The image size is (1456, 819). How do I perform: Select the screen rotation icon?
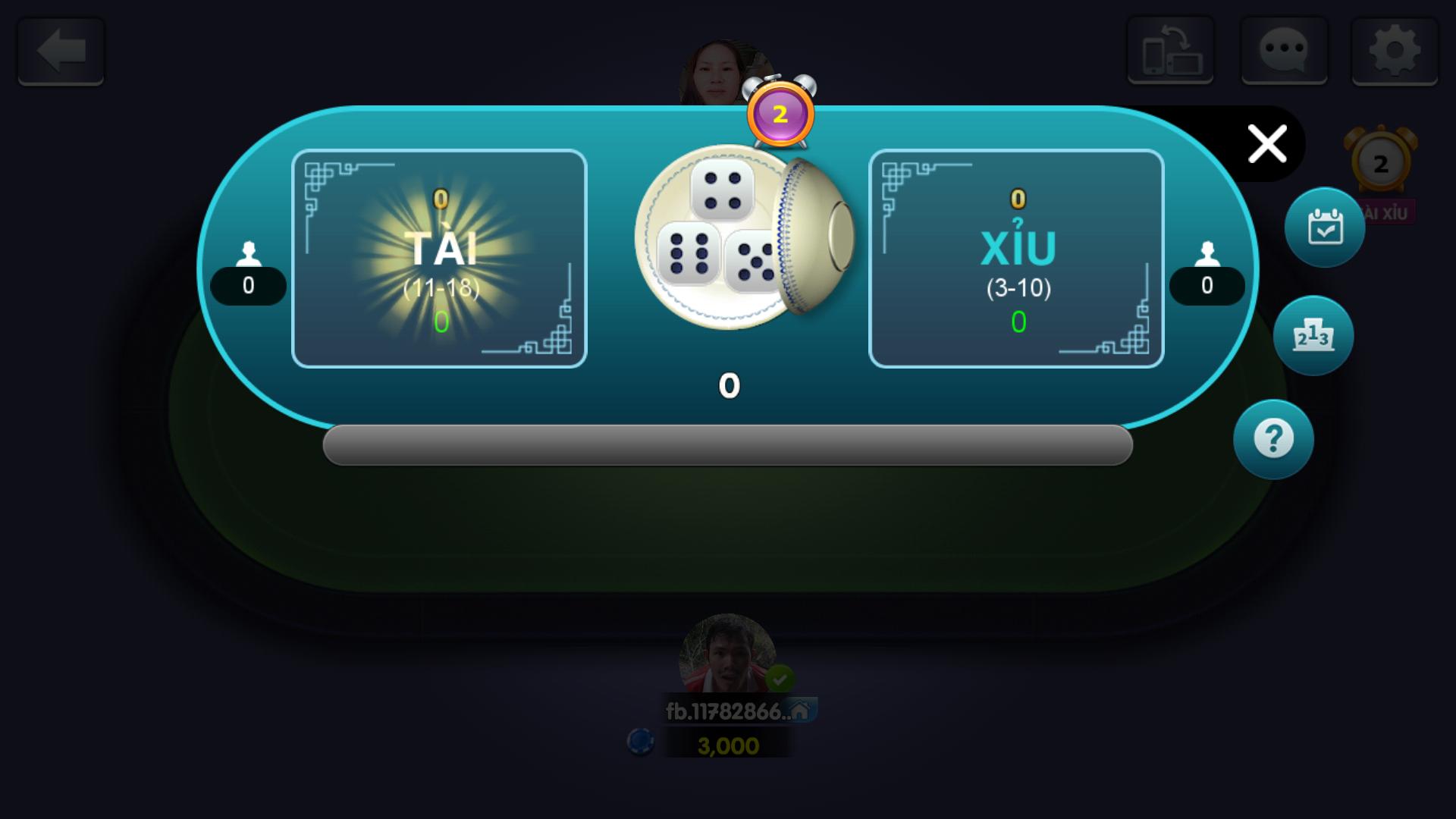[x=1170, y=51]
